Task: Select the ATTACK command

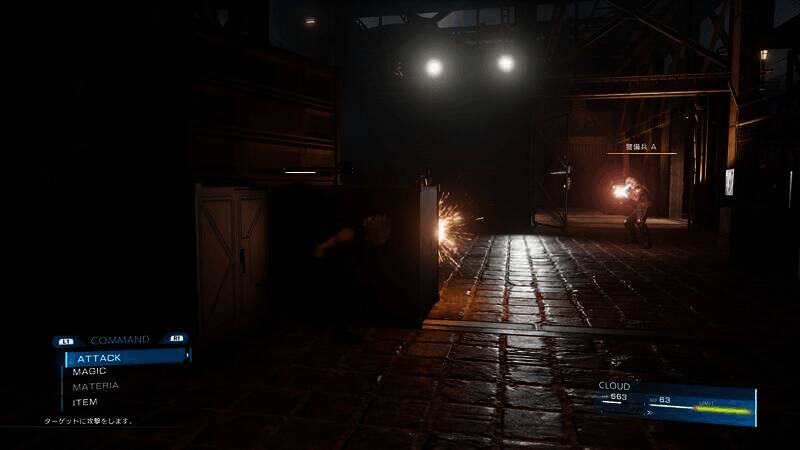Action: tap(100, 357)
